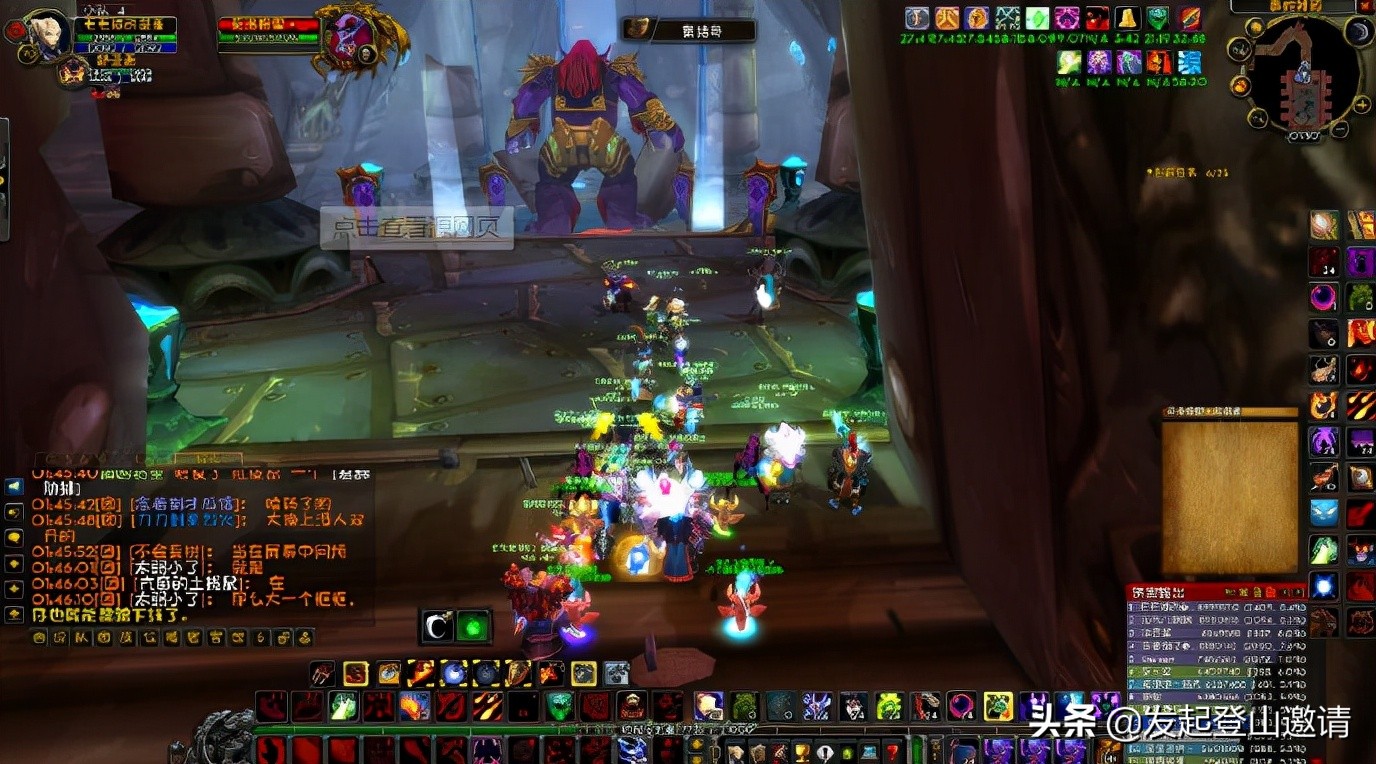
Task: Use the glowing egg side-bar ability
Action: pyautogui.click(x=1324, y=225)
